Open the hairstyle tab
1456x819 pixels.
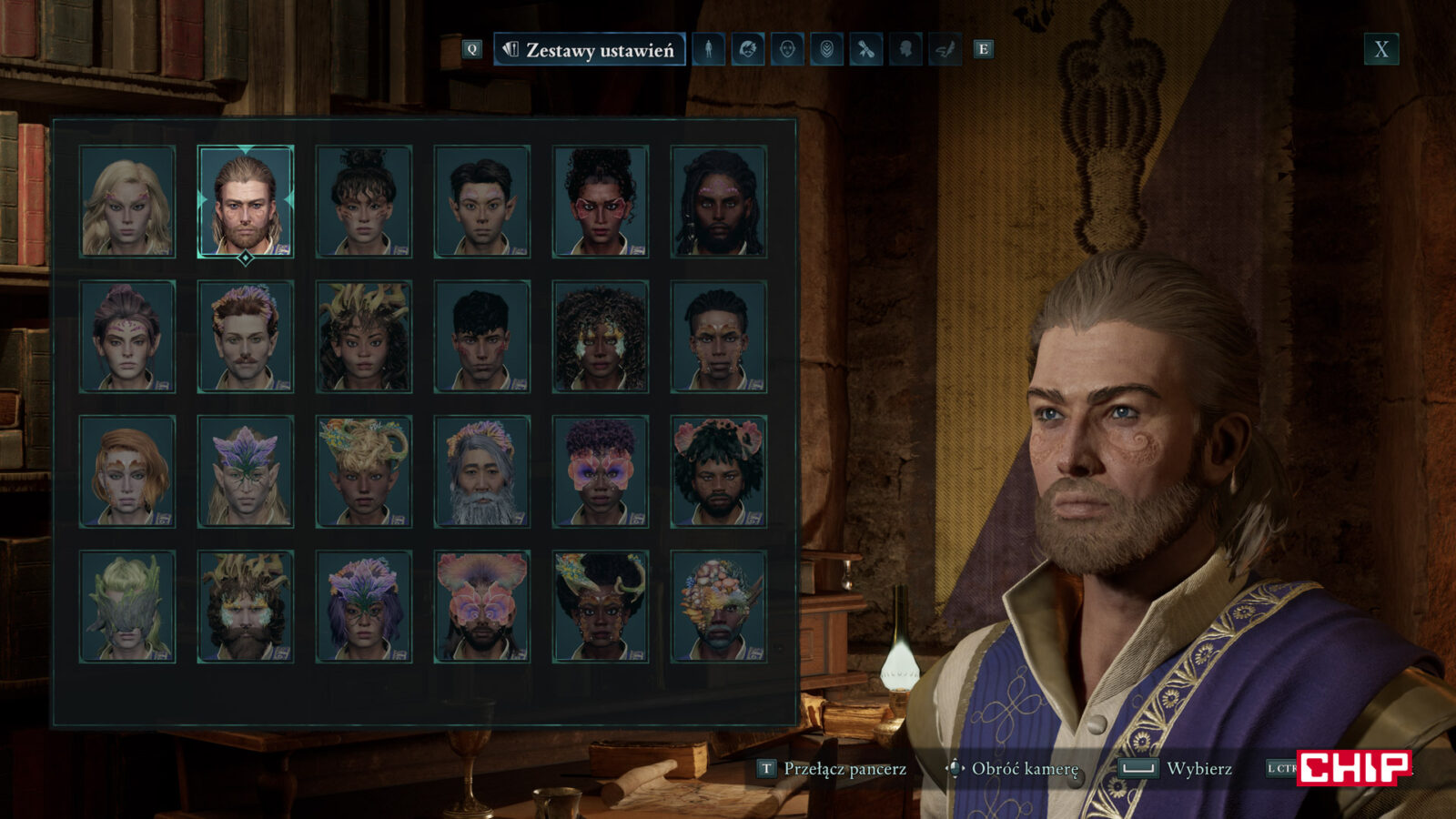748,50
